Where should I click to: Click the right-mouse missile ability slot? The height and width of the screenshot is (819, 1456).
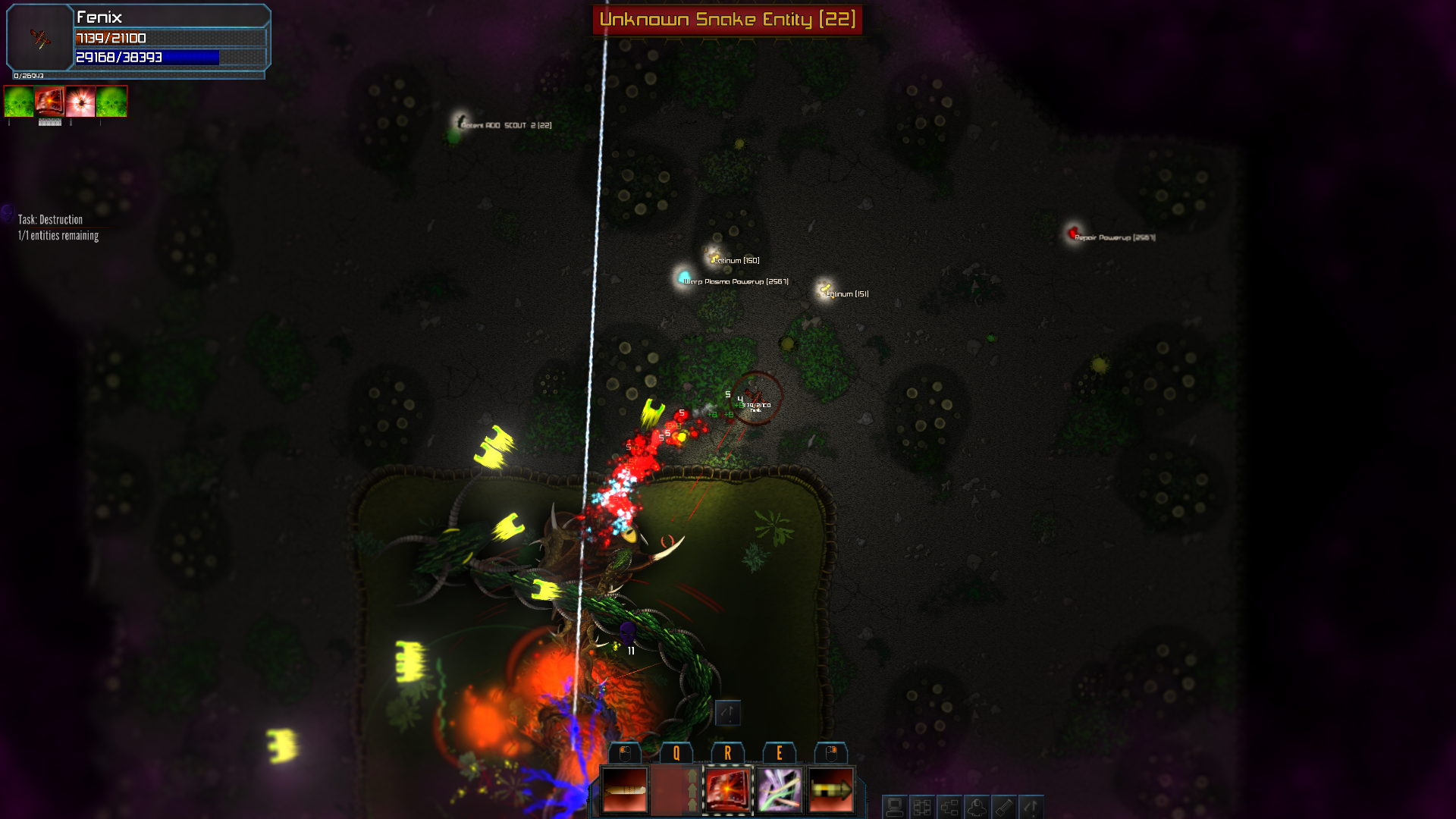832,791
